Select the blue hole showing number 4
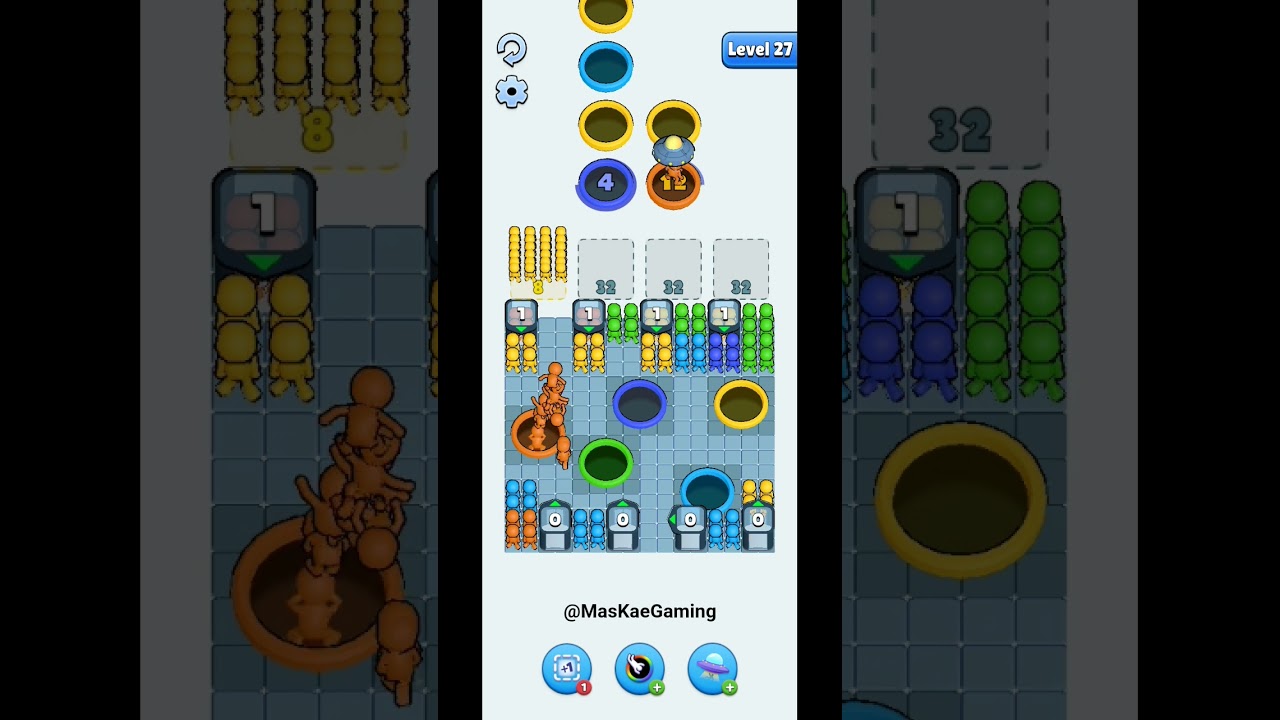 [606, 183]
